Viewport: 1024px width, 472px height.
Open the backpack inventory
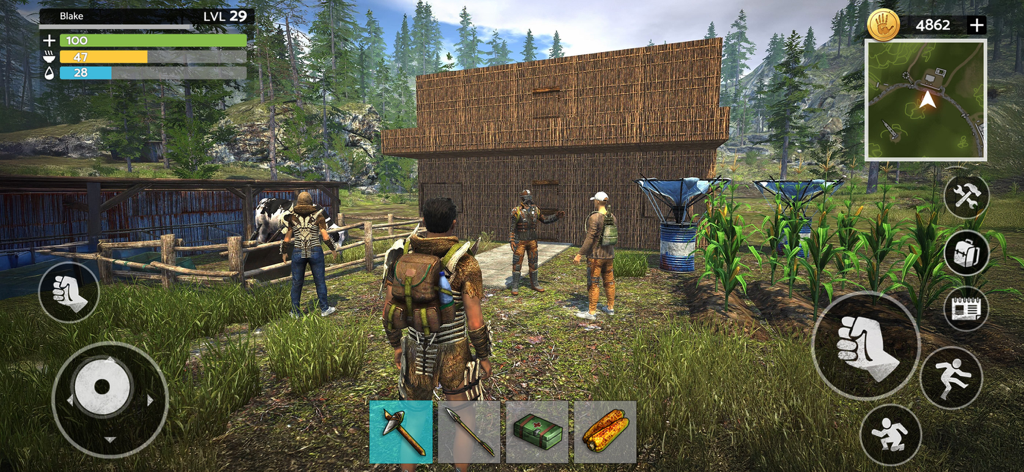[x=966, y=253]
